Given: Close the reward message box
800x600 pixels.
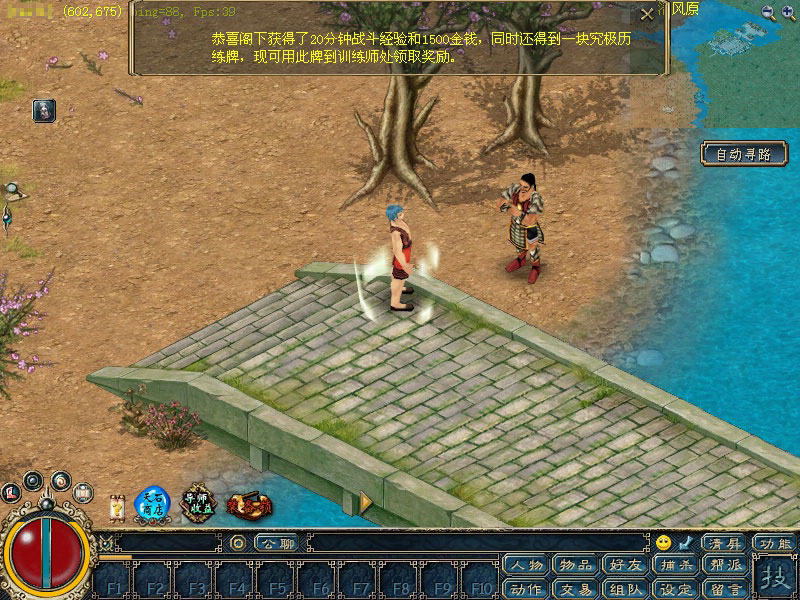Looking at the screenshot, I should (x=648, y=14).
